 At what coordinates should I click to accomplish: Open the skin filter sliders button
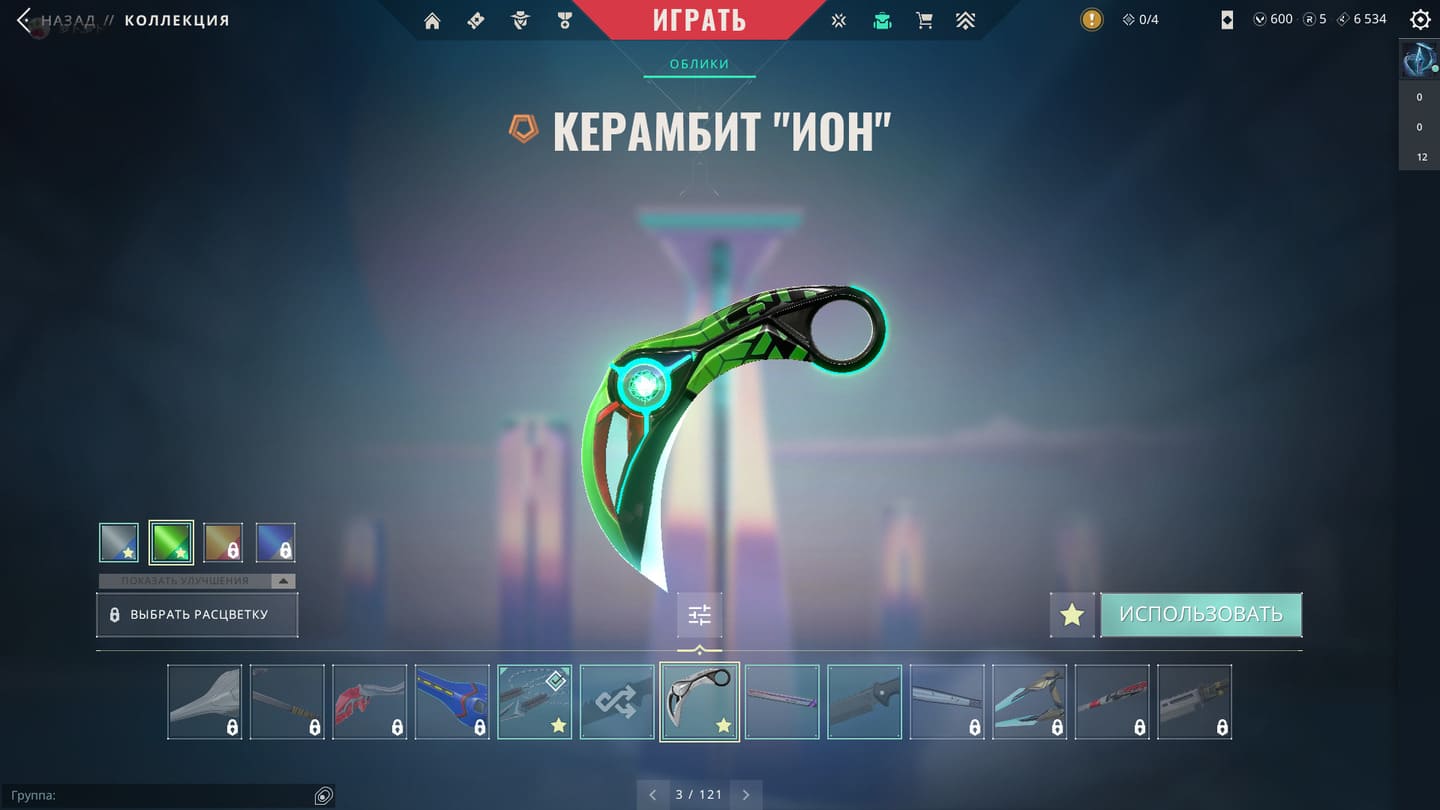pyautogui.click(x=699, y=615)
